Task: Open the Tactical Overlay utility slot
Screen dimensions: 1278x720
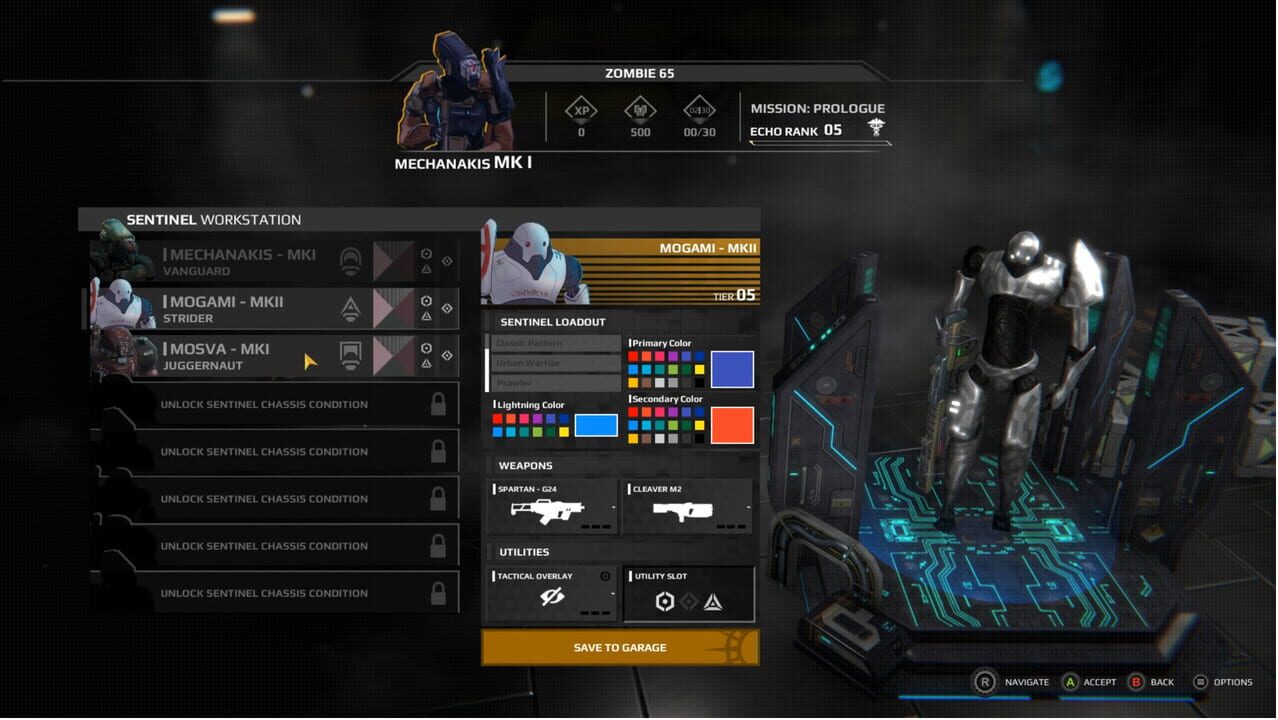Action: tap(552, 594)
